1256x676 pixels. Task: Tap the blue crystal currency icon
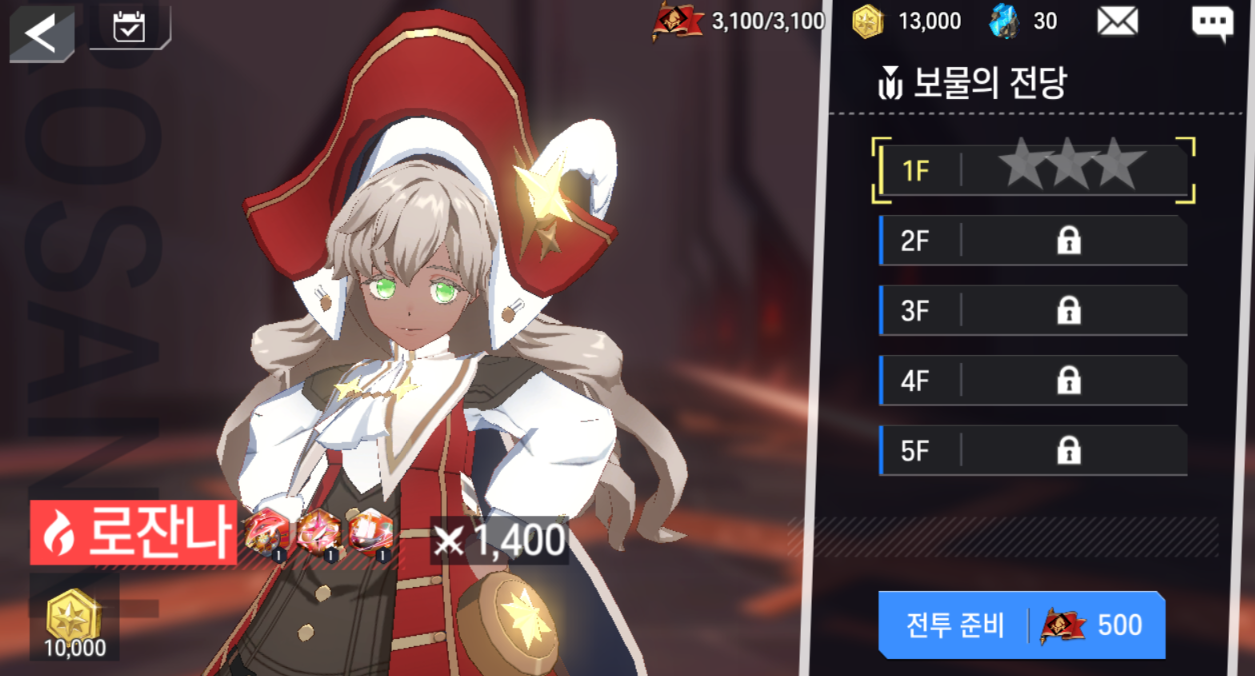1003,21
